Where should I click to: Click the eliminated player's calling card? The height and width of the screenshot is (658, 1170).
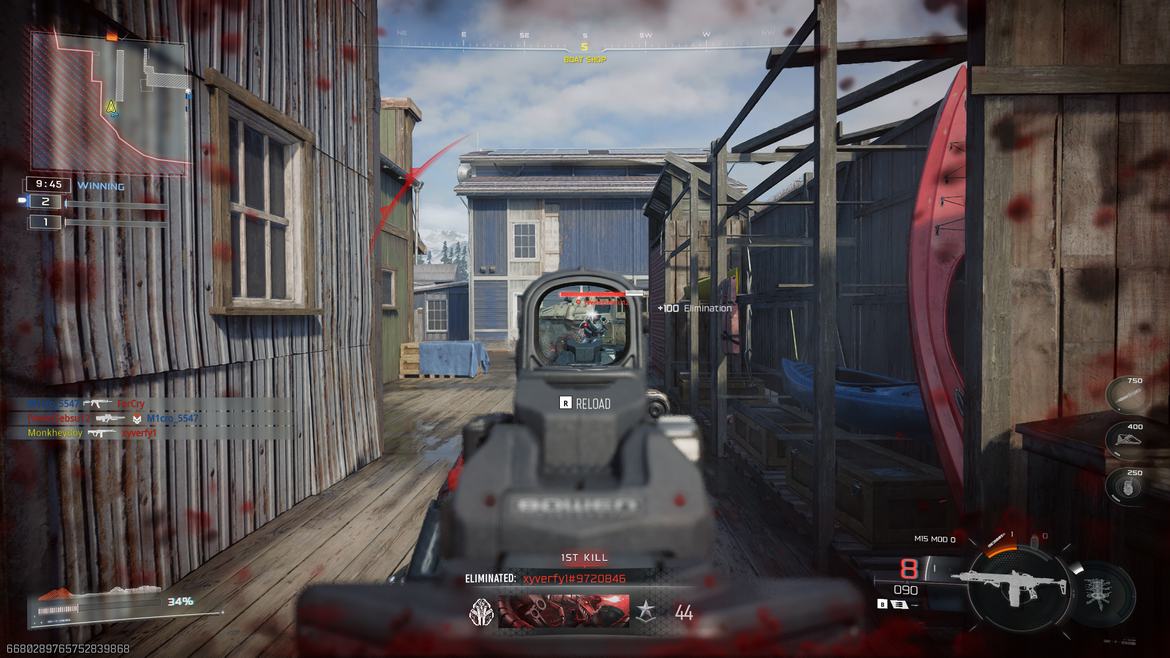pos(563,611)
